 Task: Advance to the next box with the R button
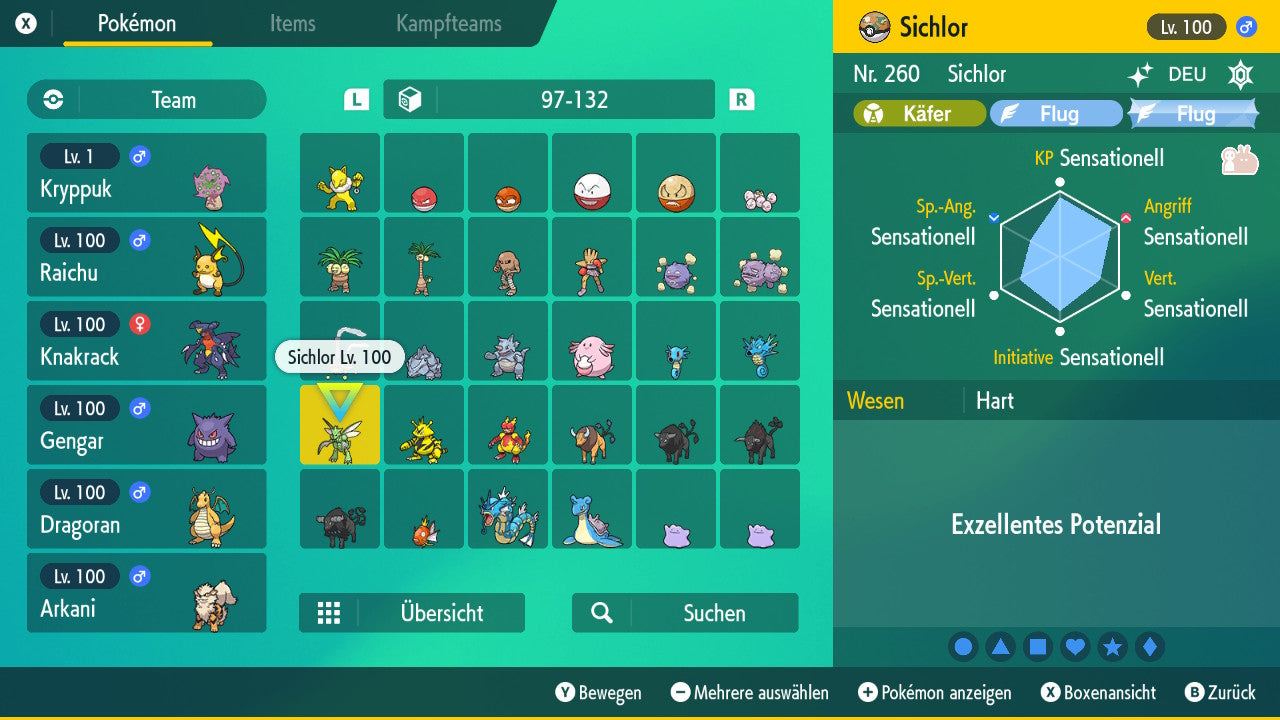(x=740, y=99)
